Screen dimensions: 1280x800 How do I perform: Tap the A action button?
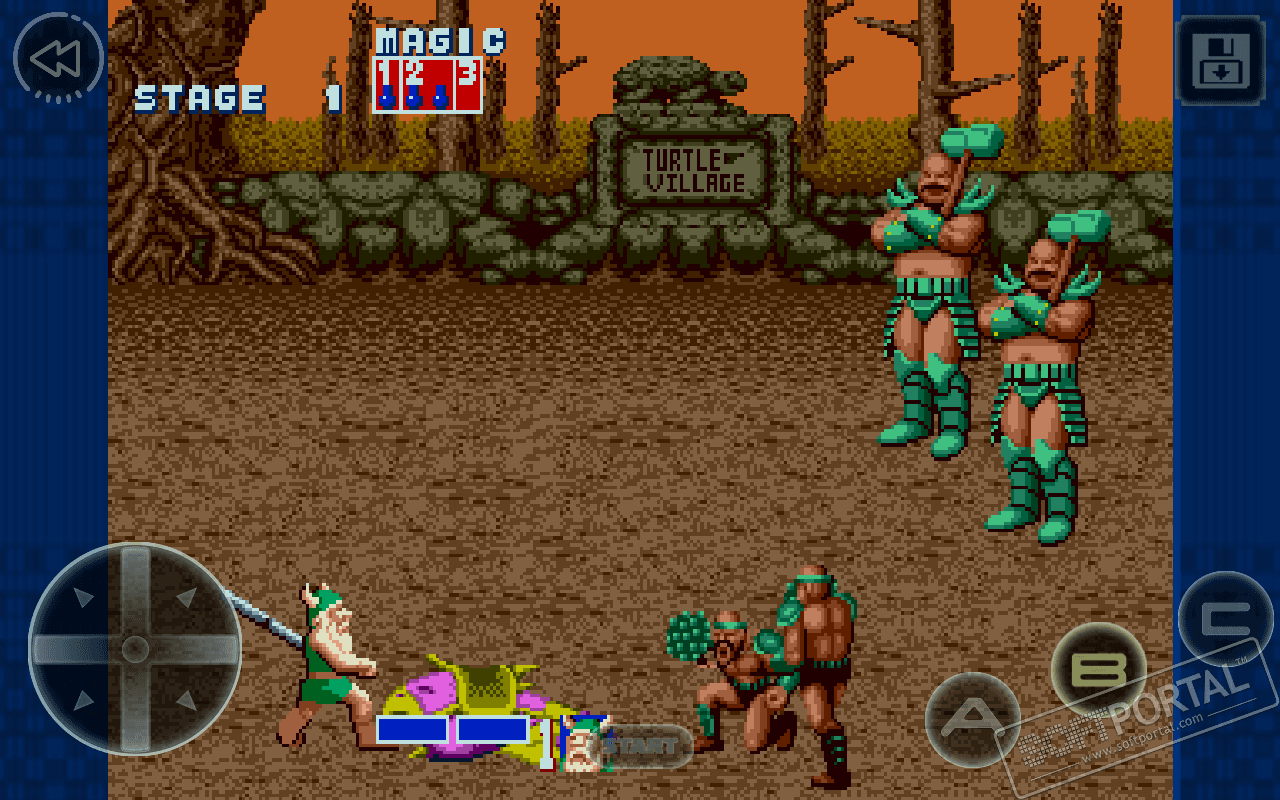click(x=972, y=719)
